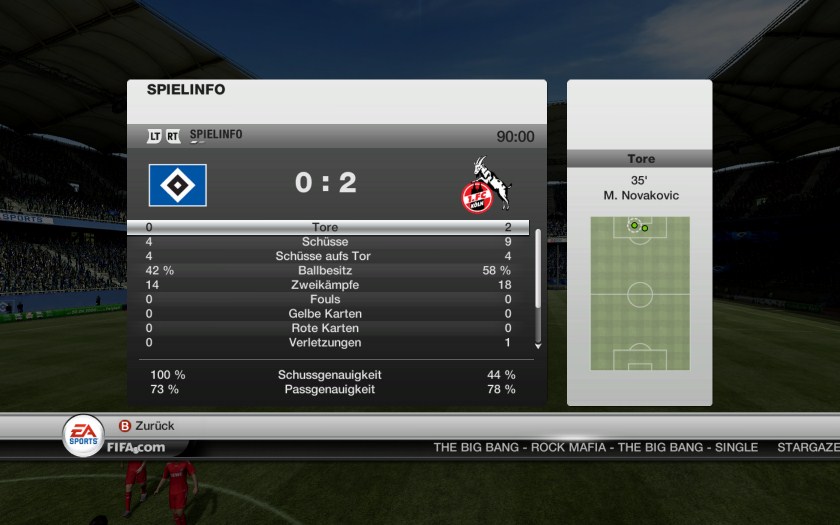Click the statistics list scrollbar
The width and height of the screenshot is (840, 525).
pyautogui.click(x=538, y=285)
